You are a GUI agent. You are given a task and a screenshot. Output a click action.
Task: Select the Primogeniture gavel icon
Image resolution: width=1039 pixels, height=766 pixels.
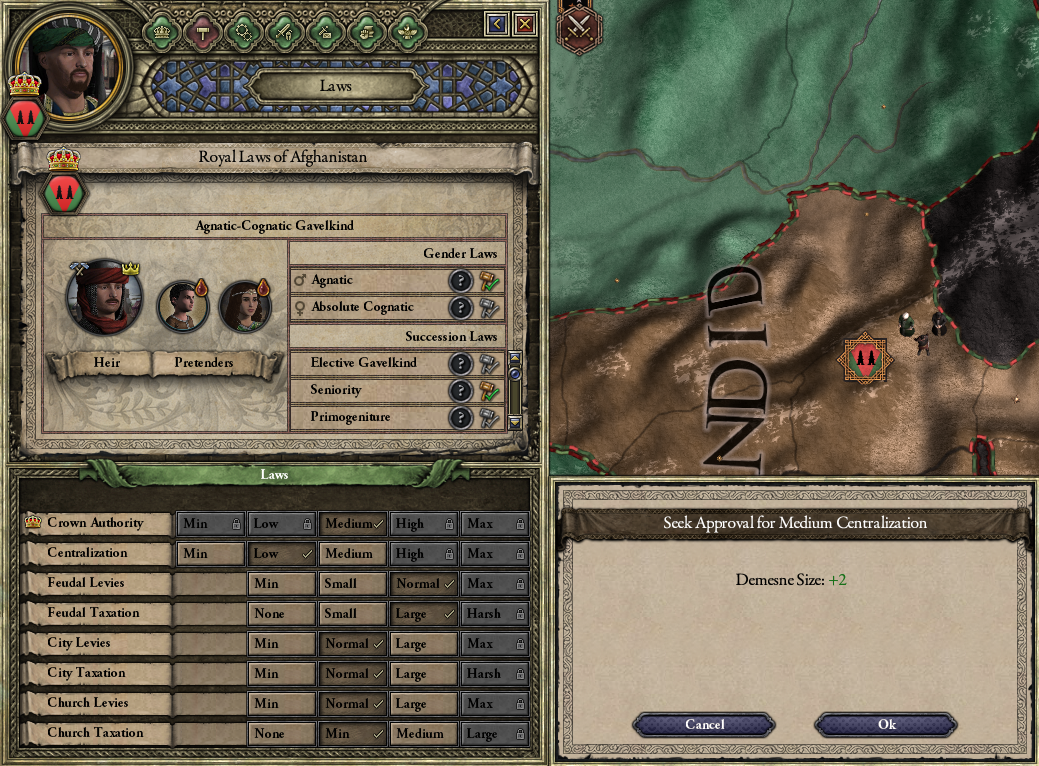pyautogui.click(x=489, y=417)
